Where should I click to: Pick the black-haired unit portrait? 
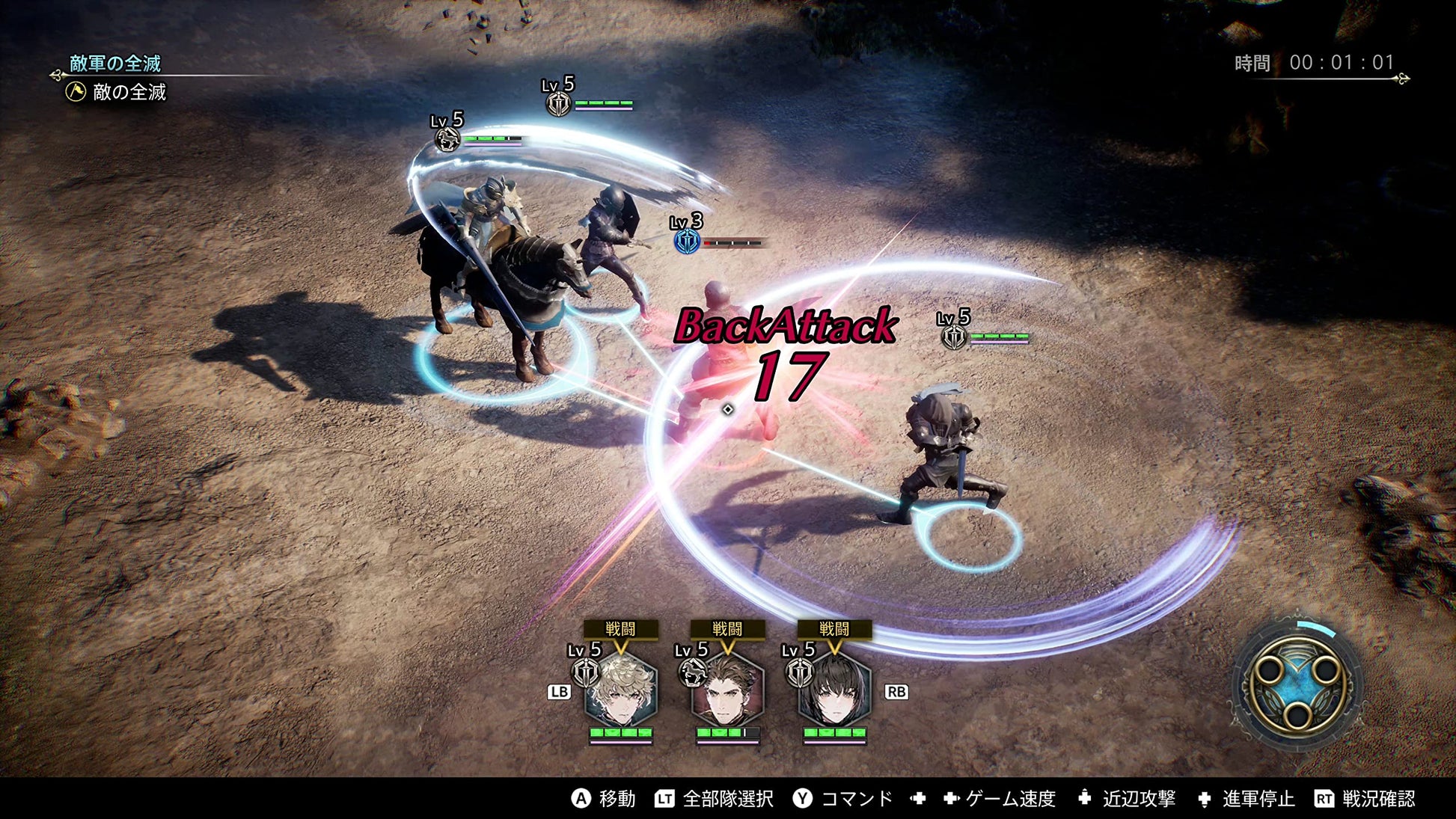click(834, 691)
